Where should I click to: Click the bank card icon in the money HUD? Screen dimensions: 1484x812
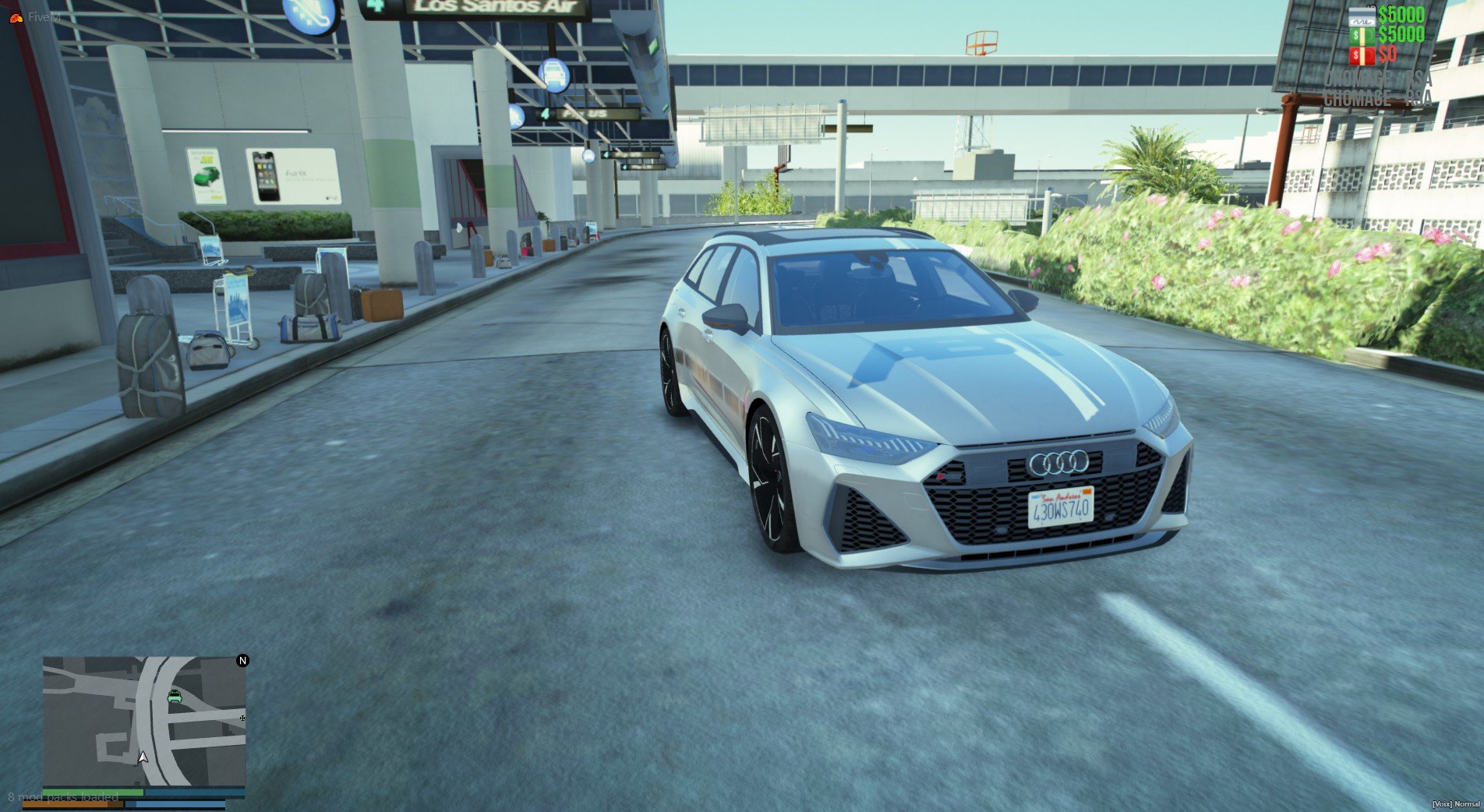pos(1362,16)
